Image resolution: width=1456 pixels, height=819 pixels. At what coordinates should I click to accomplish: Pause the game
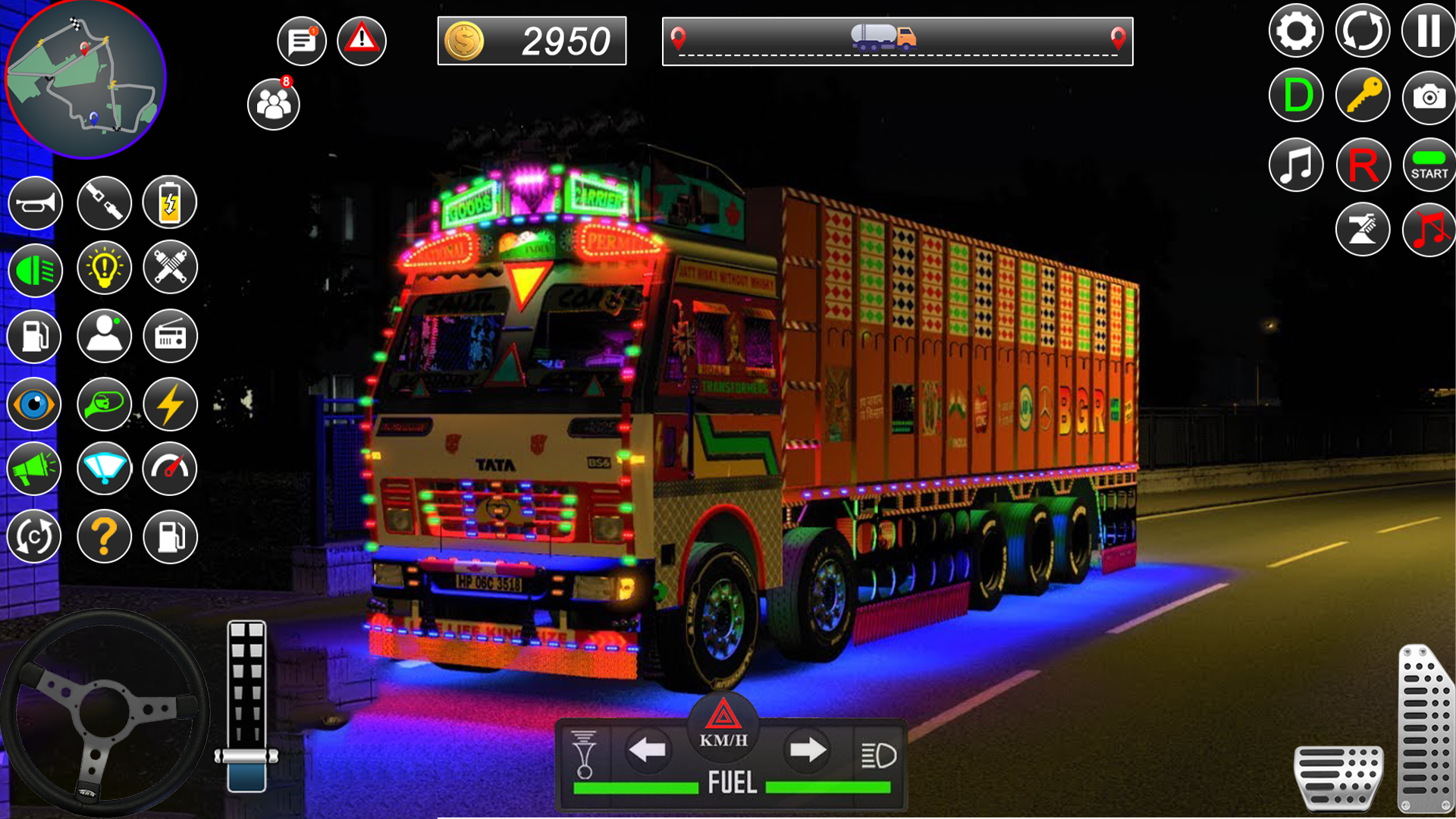tap(1429, 30)
